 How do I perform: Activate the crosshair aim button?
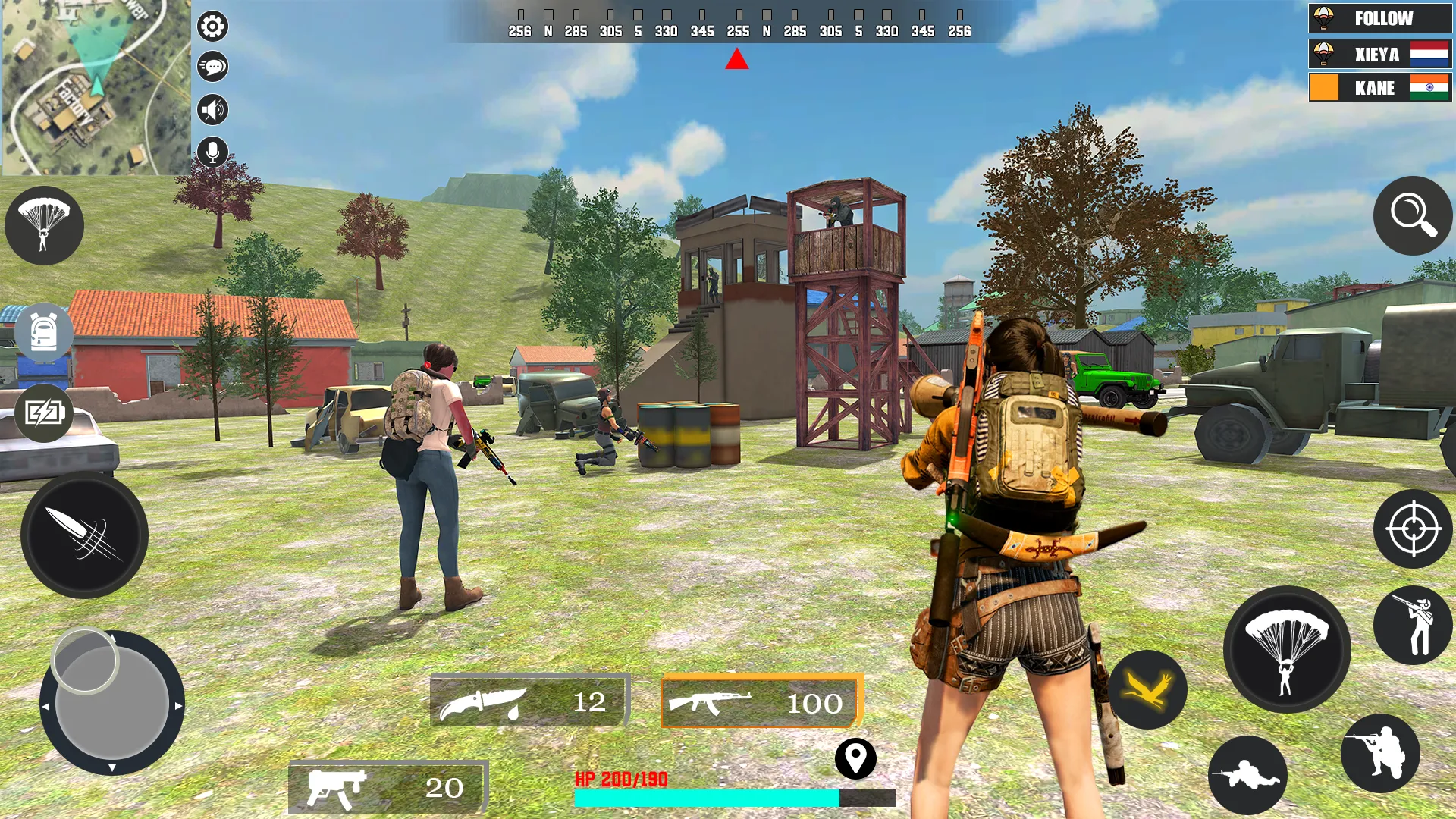pyautogui.click(x=1413, y=529)
